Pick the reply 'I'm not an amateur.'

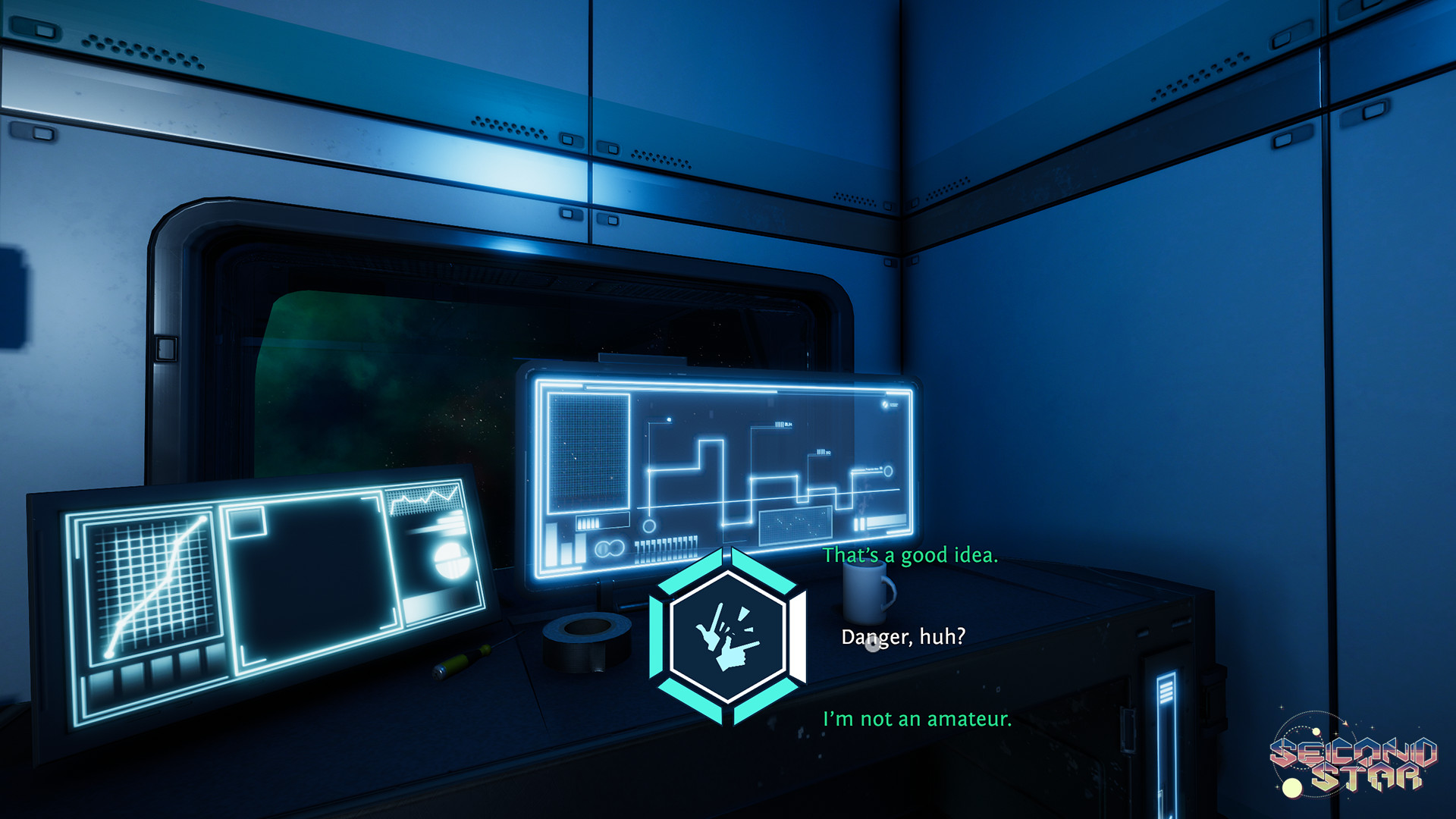coord(916,717)
